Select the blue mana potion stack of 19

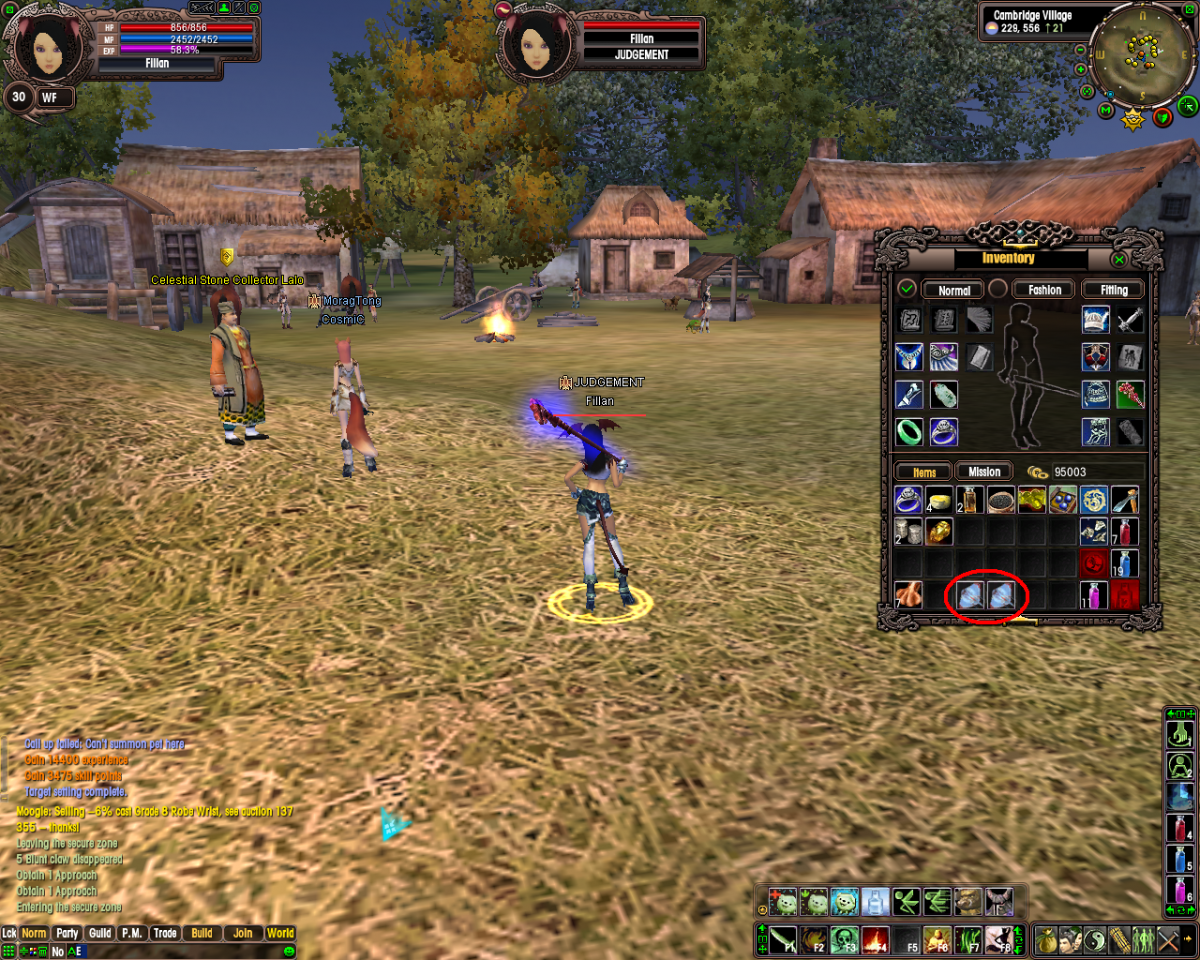pos(1124,563)
